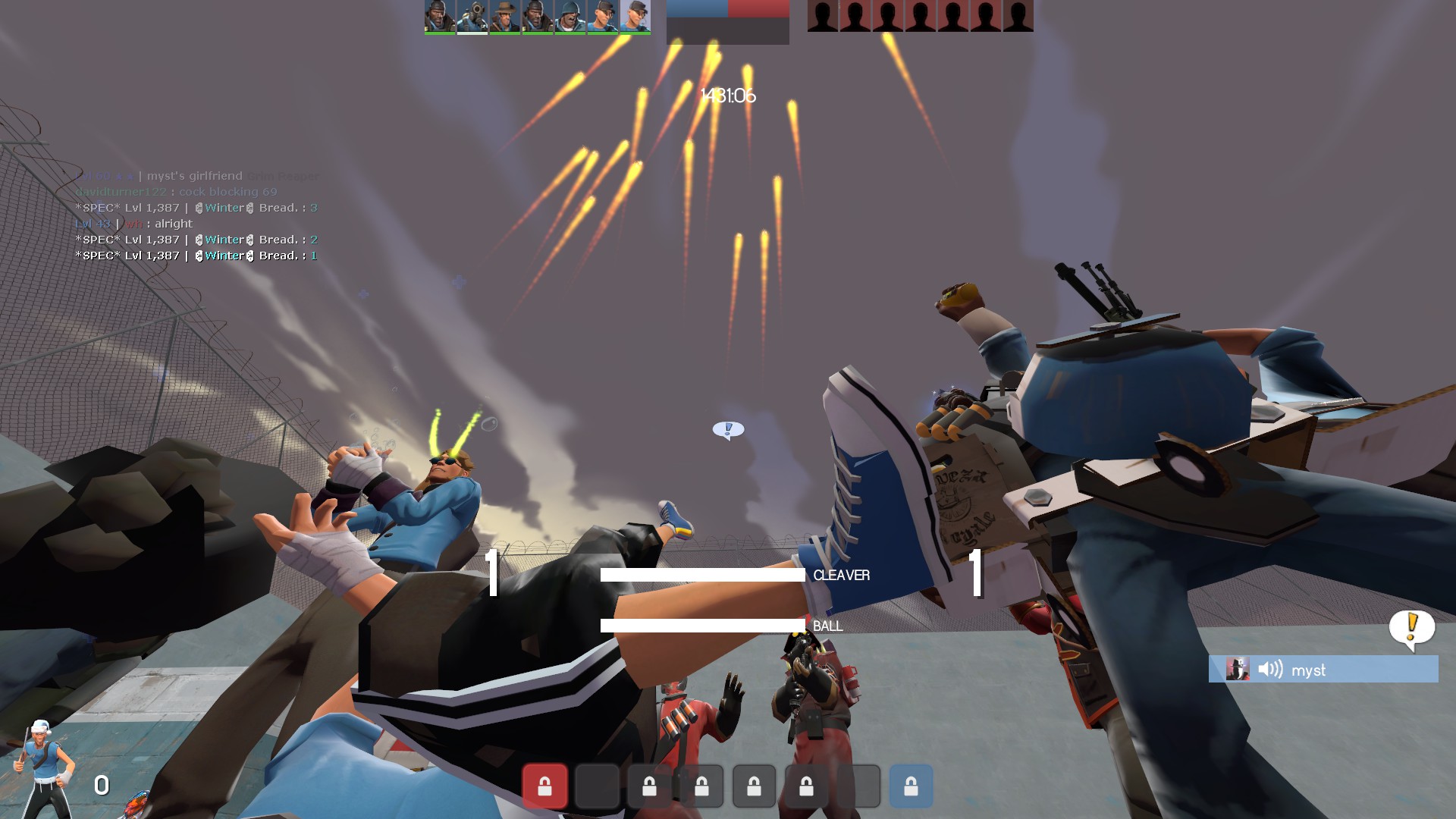1456x819 pixels.
Task: Choose the highlighted Scout portrait on BLU team
Action: pyautogui.click(x=635, y=17)
